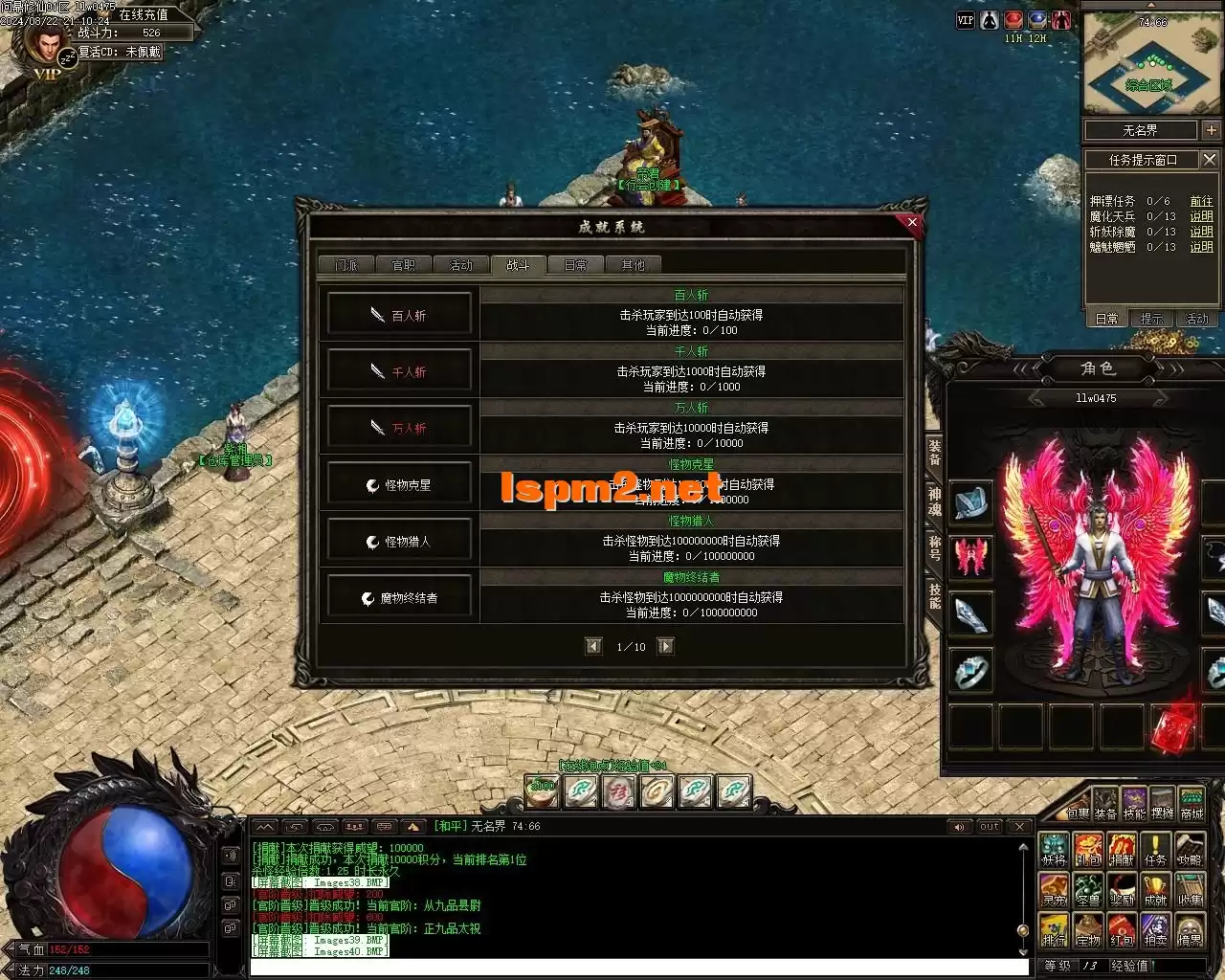Viewport: 1225px width, 980px height.
Task: Click the VIP icon
Action: pos(965,20)
